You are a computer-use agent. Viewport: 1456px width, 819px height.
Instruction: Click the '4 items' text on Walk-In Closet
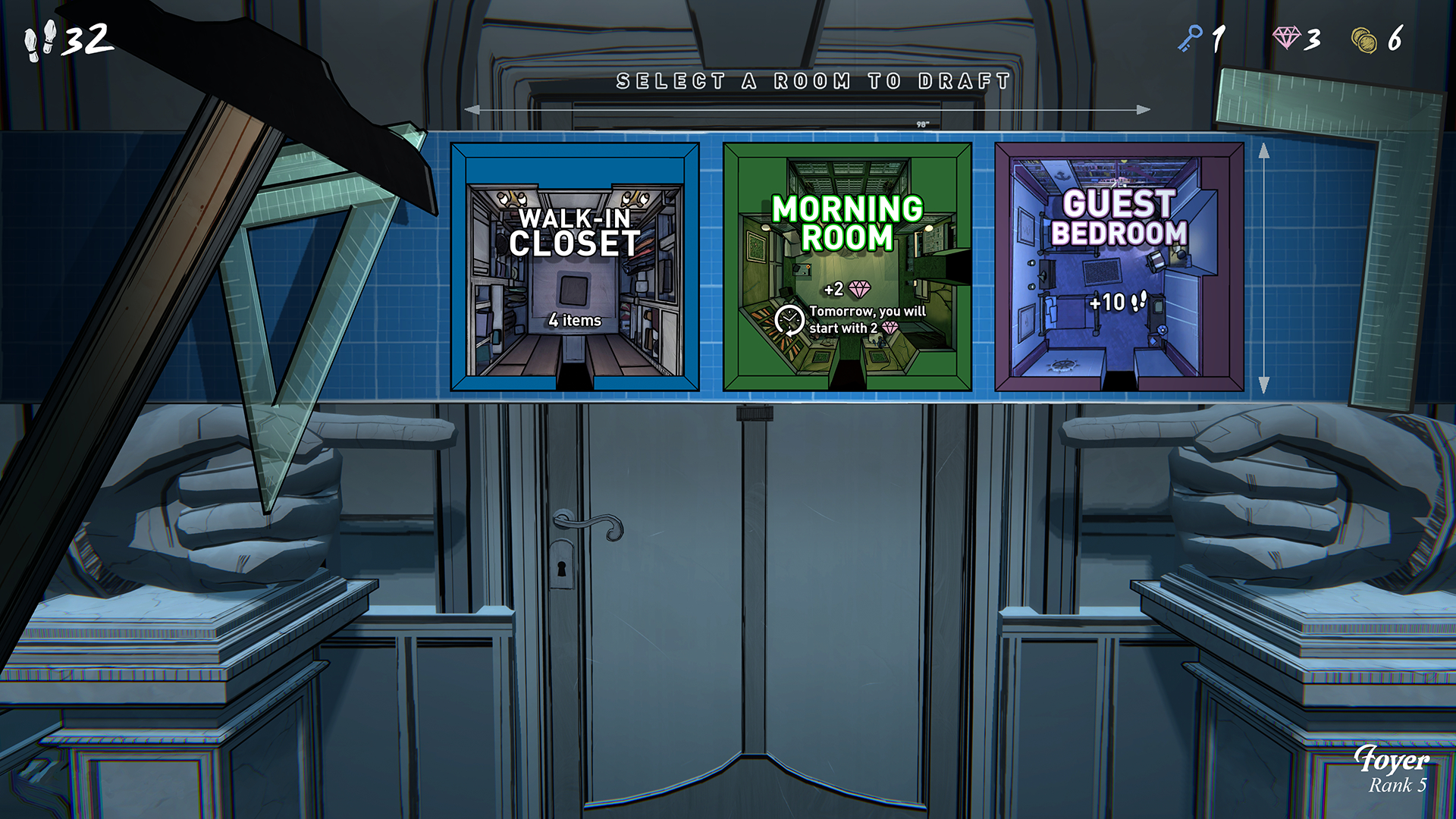[x=573, y=321]
